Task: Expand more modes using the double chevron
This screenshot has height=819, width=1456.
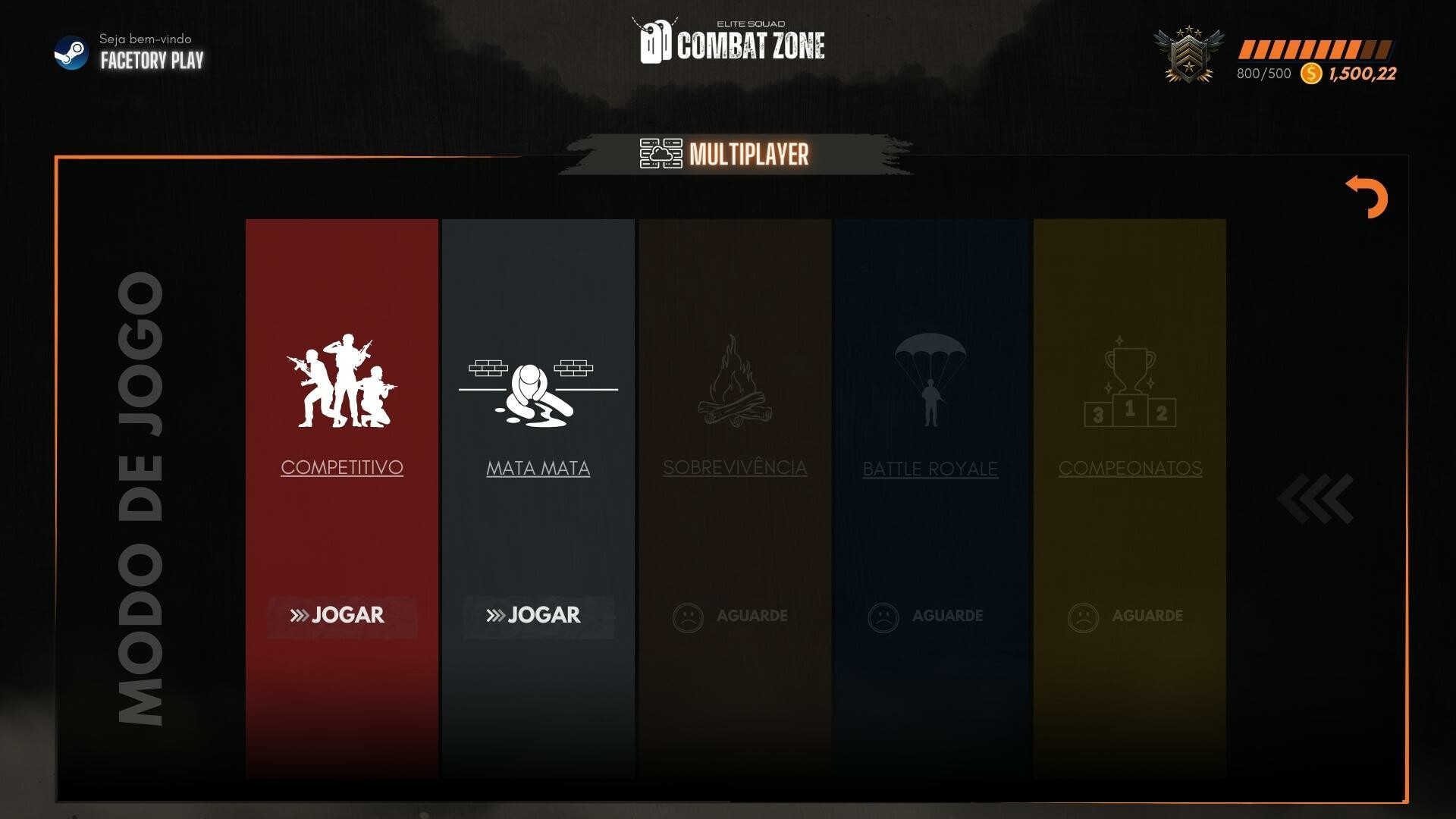Action: point(1316,497)
